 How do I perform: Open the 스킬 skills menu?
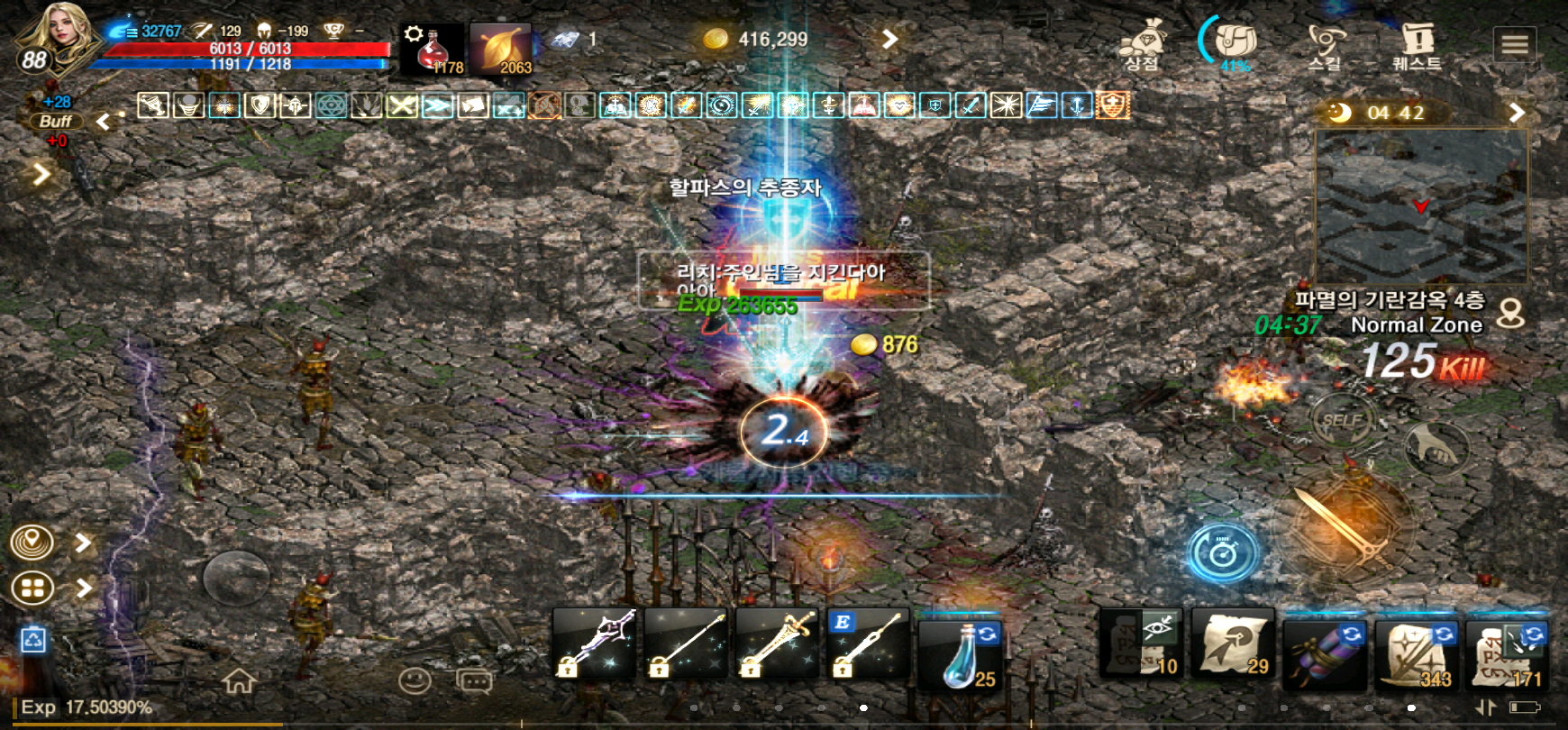point(1325,45)
